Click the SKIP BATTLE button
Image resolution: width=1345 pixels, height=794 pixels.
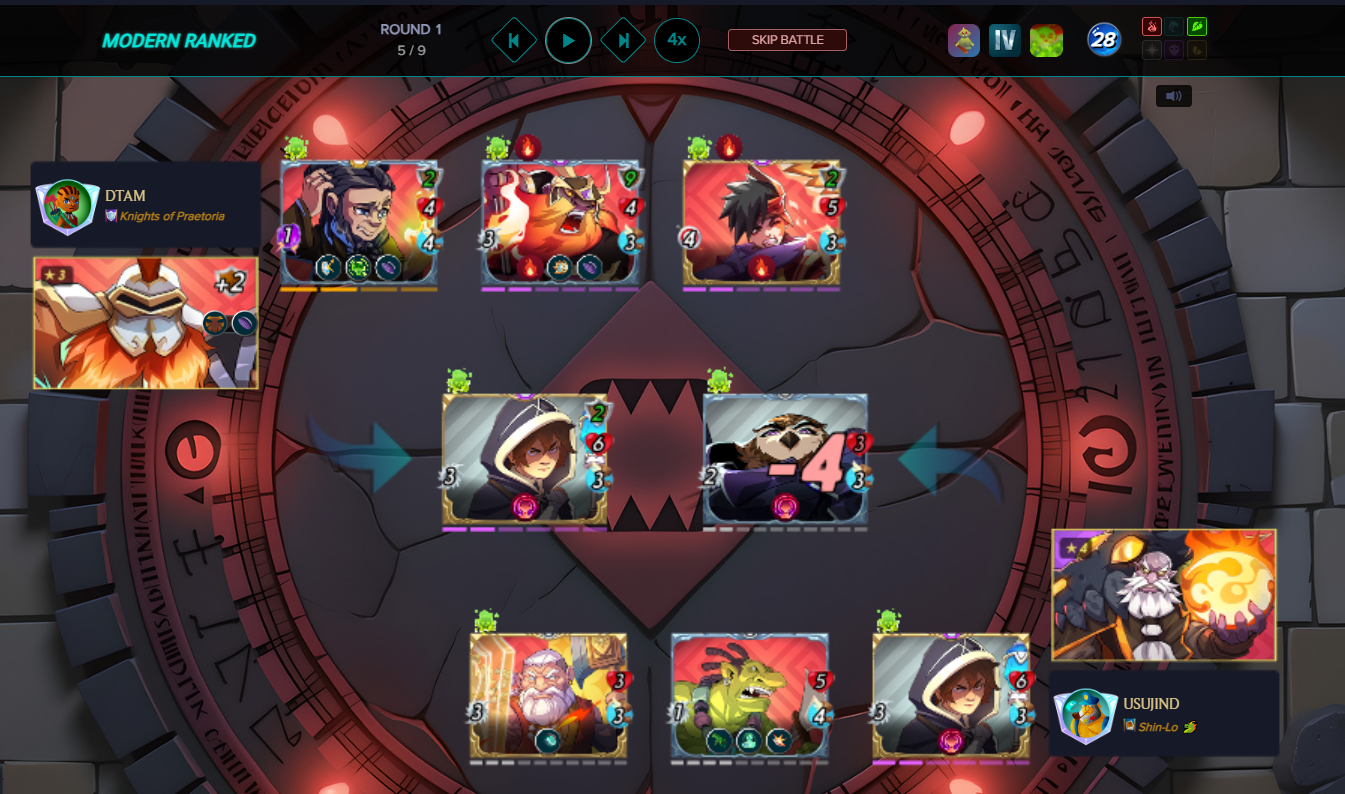point(787,40)
